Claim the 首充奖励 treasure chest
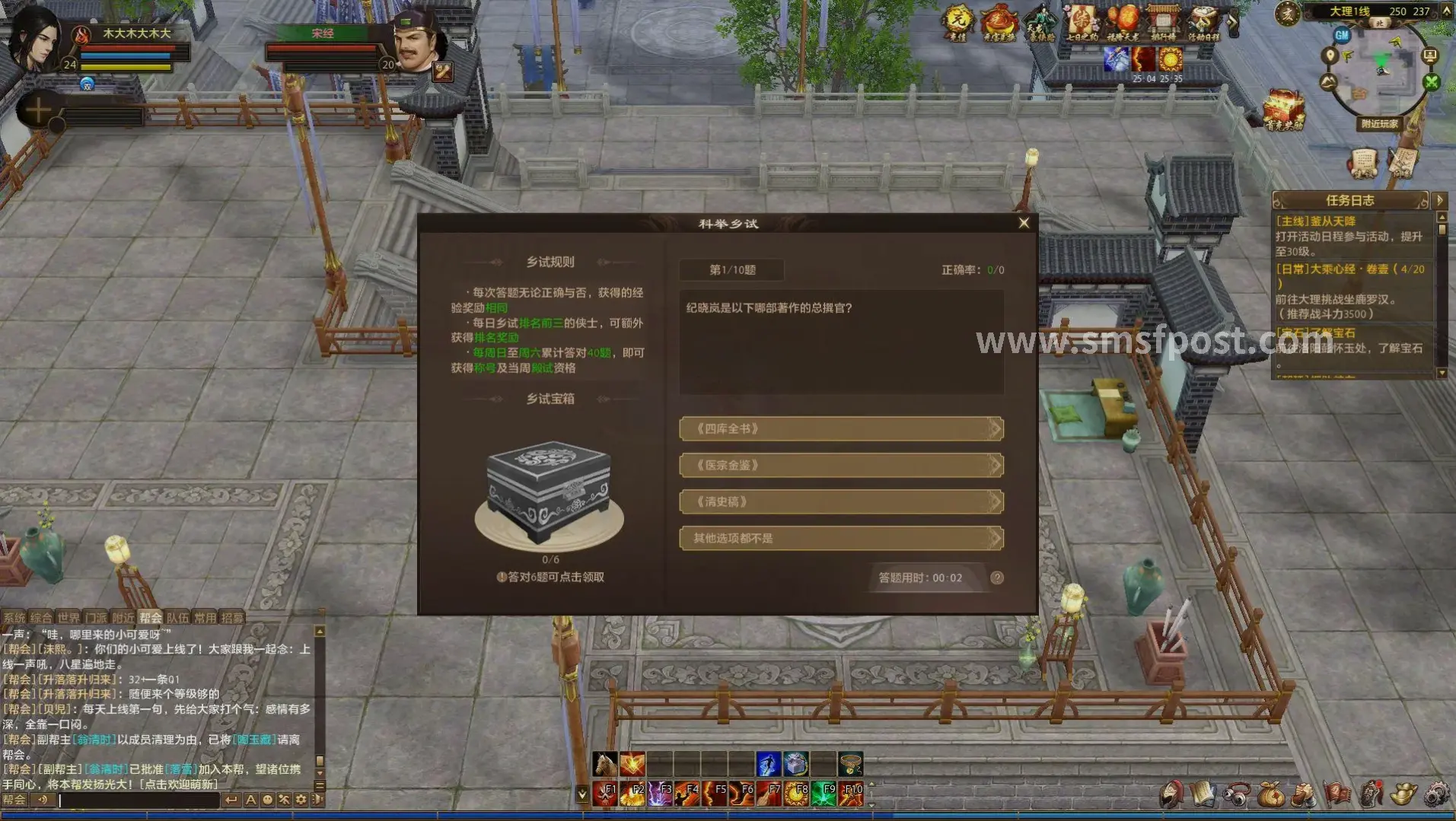The height and width of the screenshot is (821, 1456). tap(1285, 111)
